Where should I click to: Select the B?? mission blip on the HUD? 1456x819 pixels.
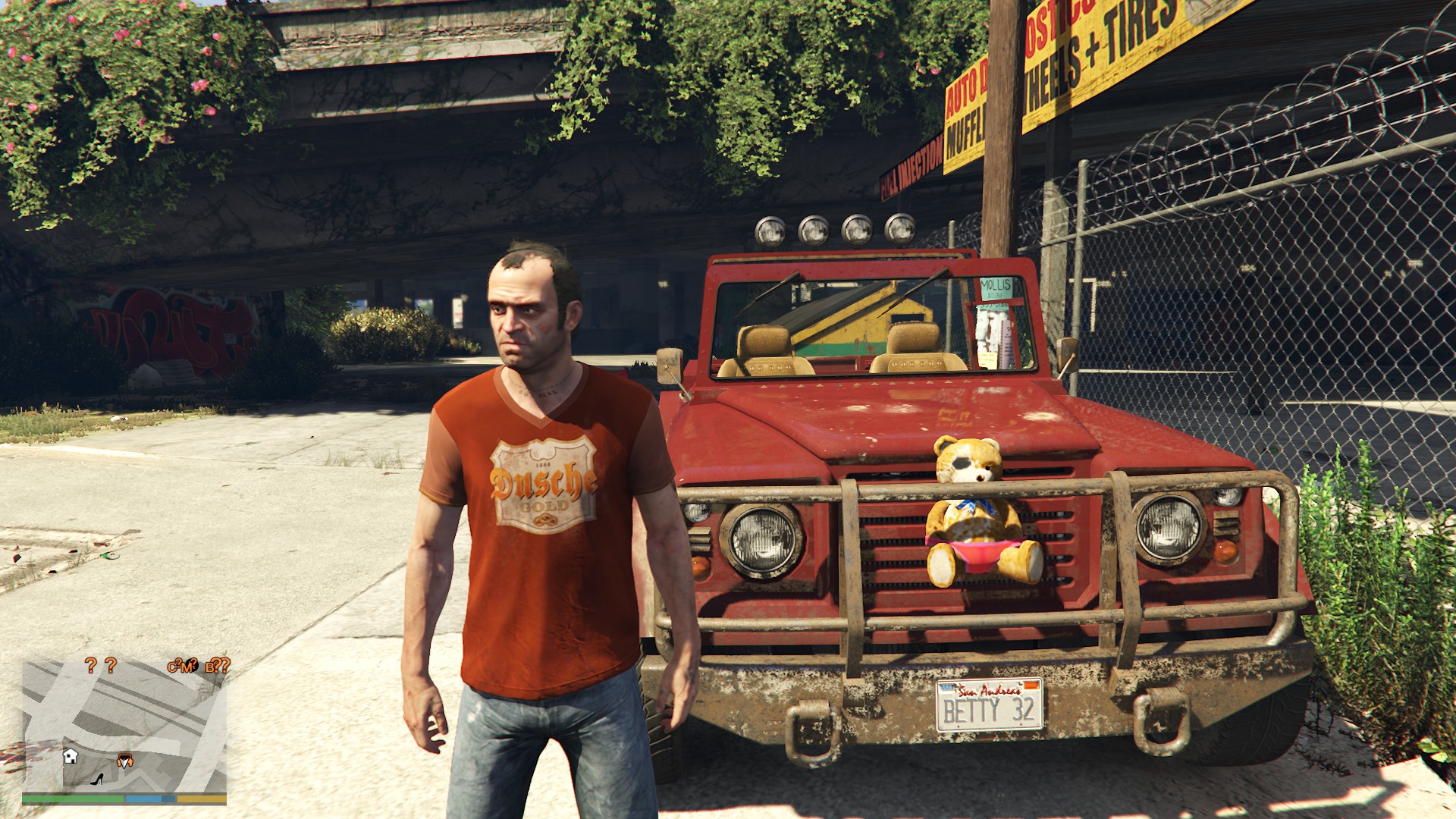click(217, 667)
